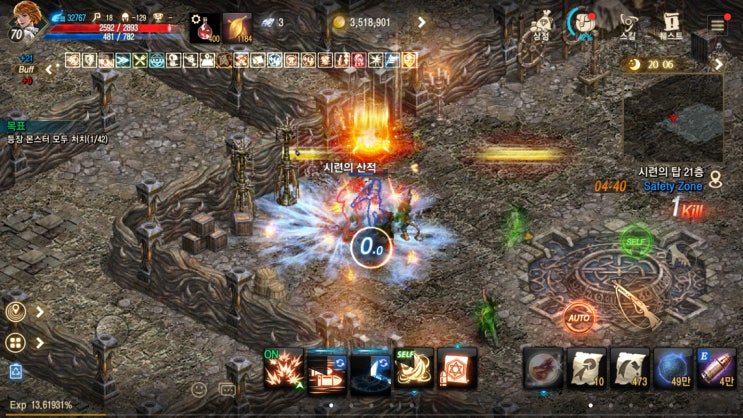Open the player character portrait

(x=23, y=20)
